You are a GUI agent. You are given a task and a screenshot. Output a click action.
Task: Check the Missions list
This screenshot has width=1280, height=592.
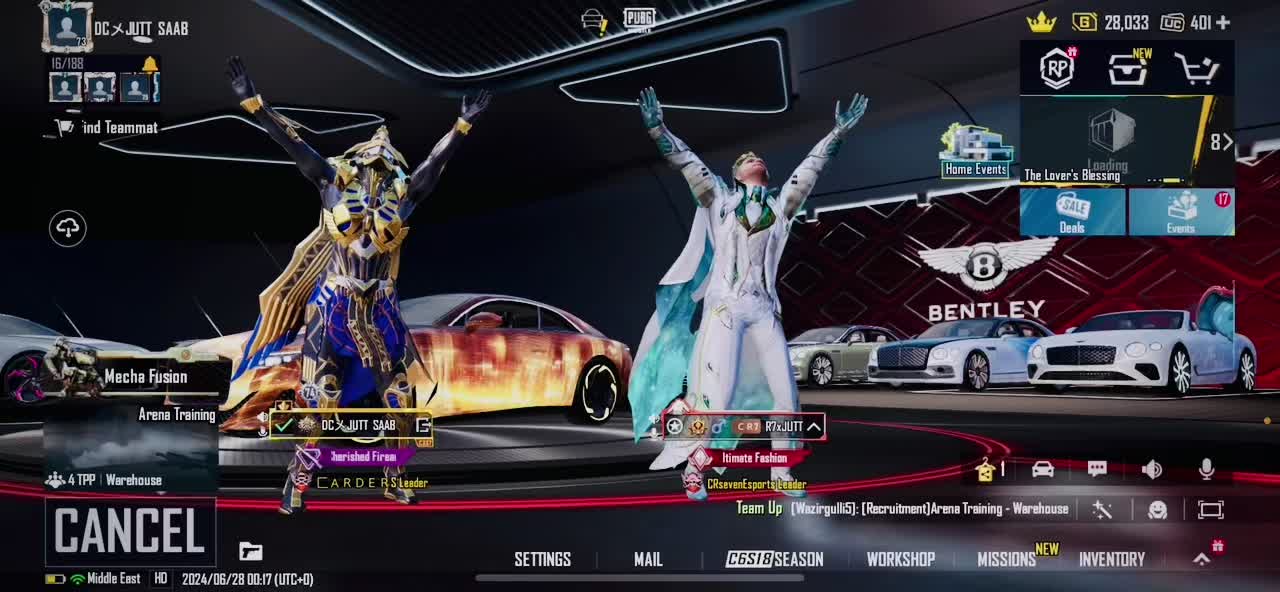coord(1006,559)
